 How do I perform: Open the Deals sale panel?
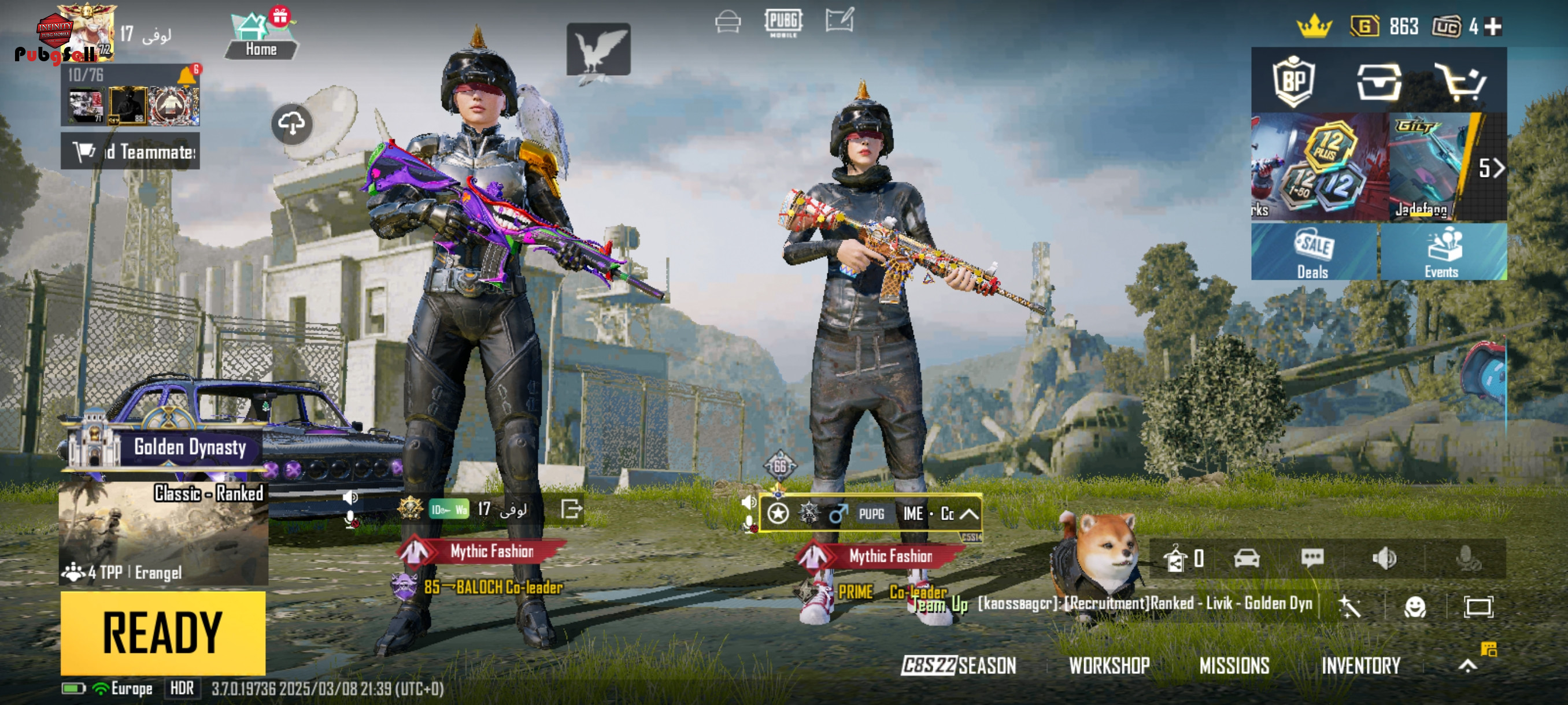click(1313, 253)
